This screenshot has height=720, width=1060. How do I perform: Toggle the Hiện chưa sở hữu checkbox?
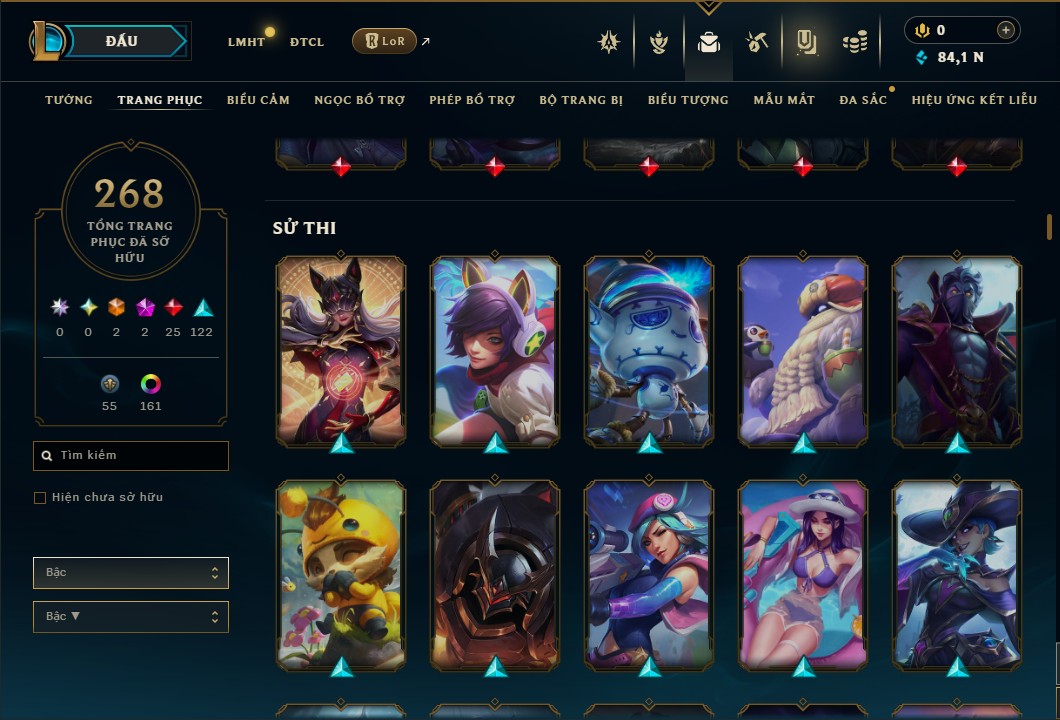40,498
